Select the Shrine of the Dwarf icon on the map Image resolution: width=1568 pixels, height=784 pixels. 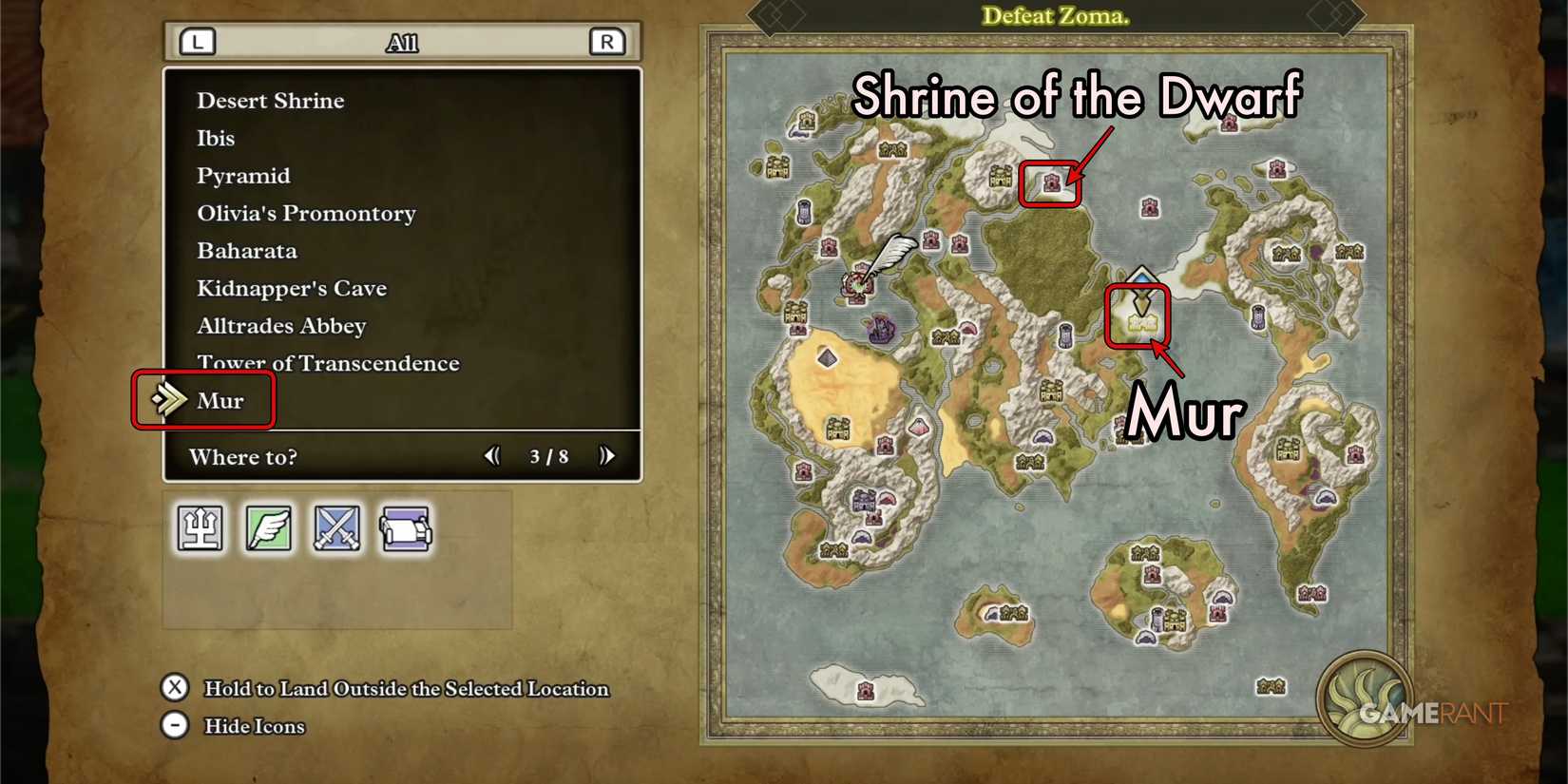click(x=1050, y=181)
